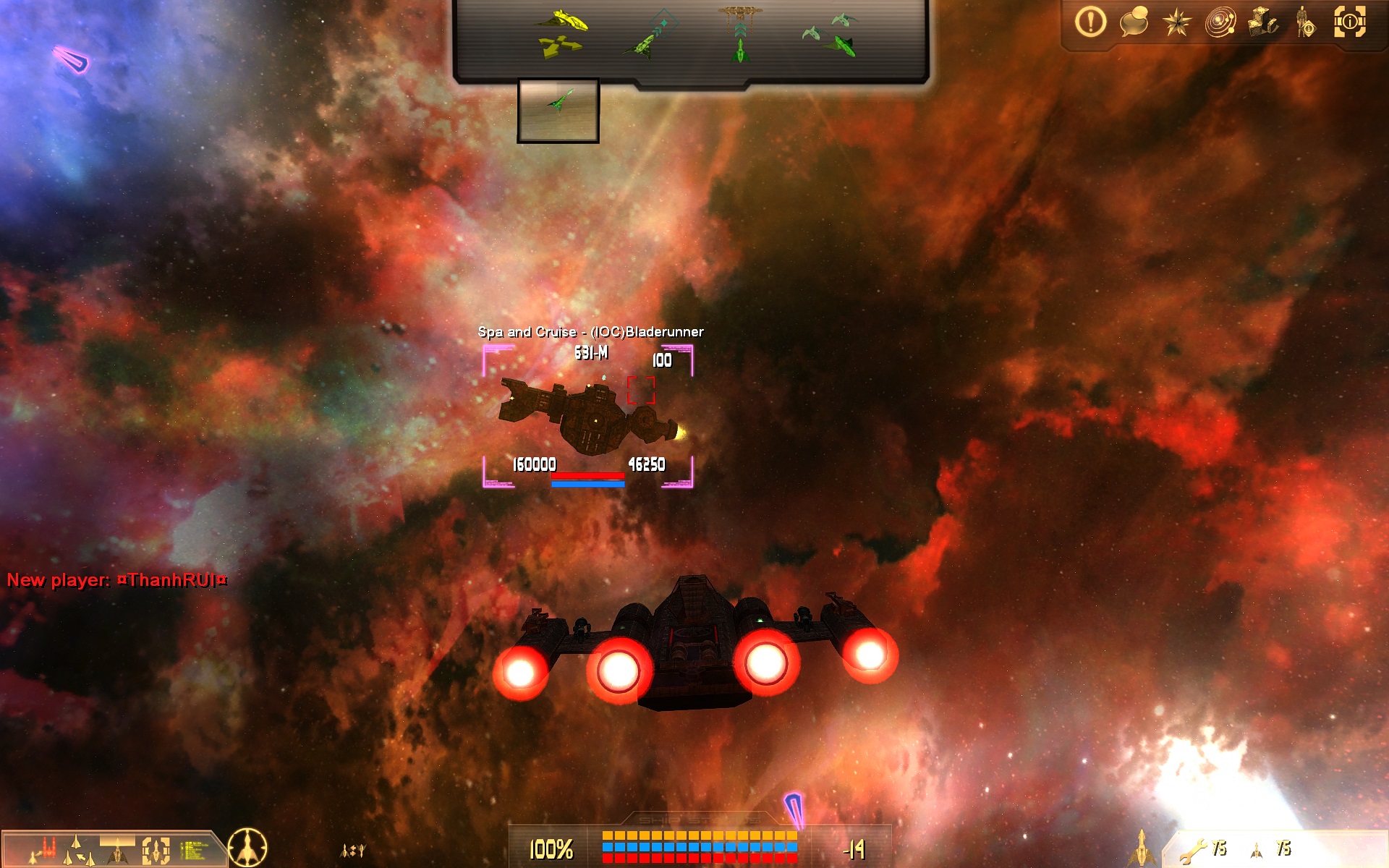Open the chat speech bubbles icon
This screenshot has width=1389, height=868.
tap(1134, 22)
